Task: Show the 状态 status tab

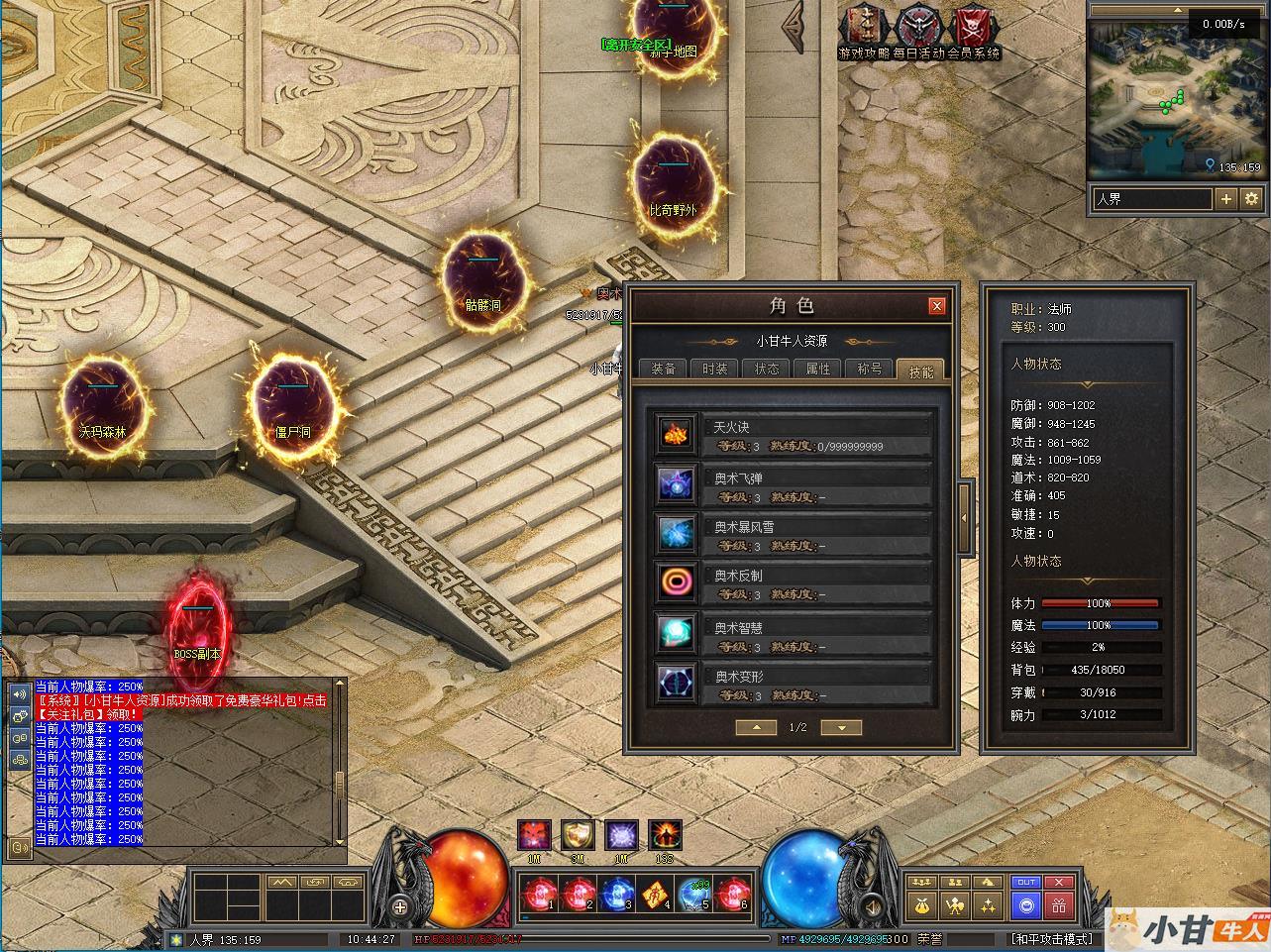Action: point(767,369)
